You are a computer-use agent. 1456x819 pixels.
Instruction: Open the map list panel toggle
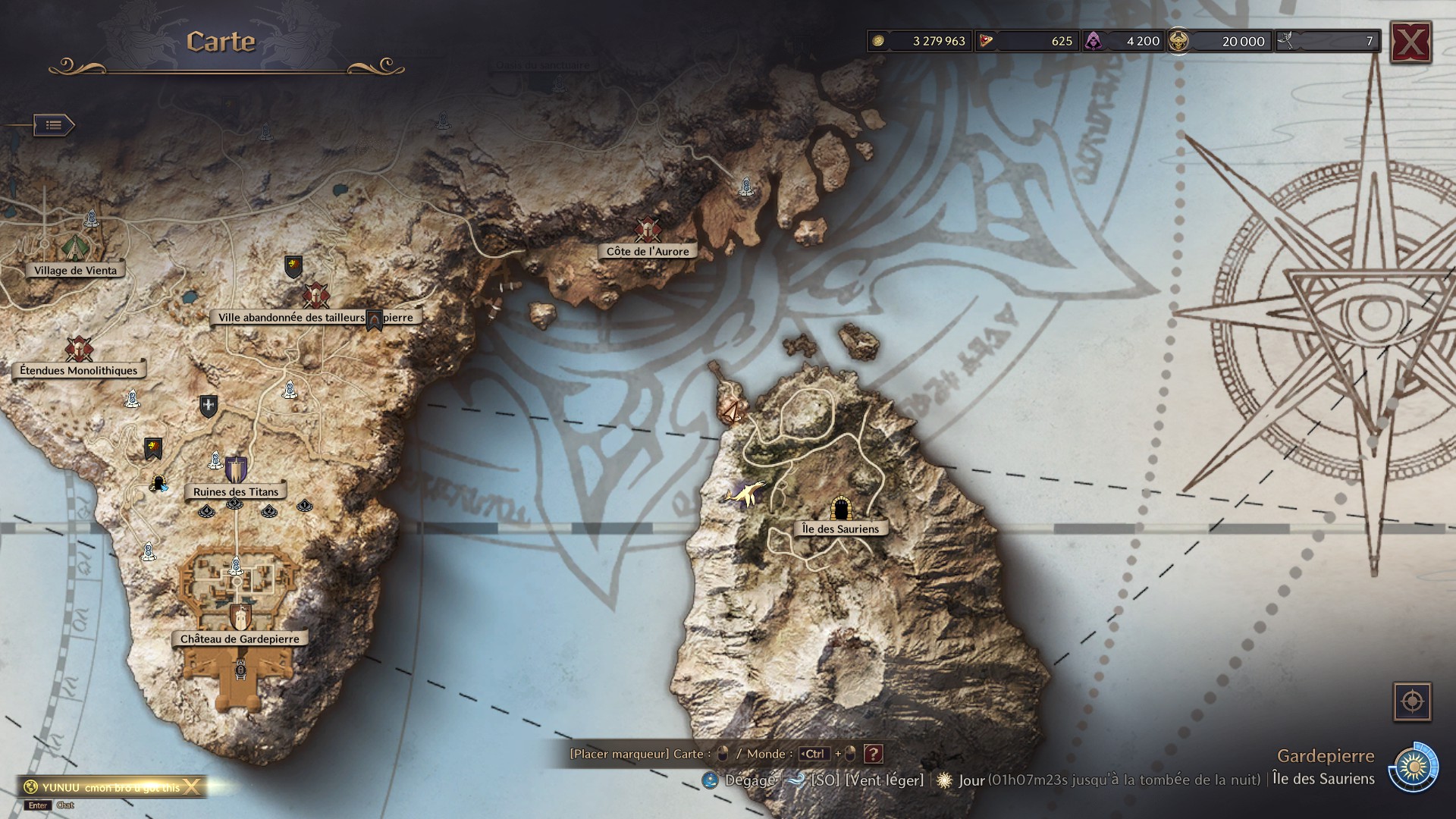tap(53, 125)
